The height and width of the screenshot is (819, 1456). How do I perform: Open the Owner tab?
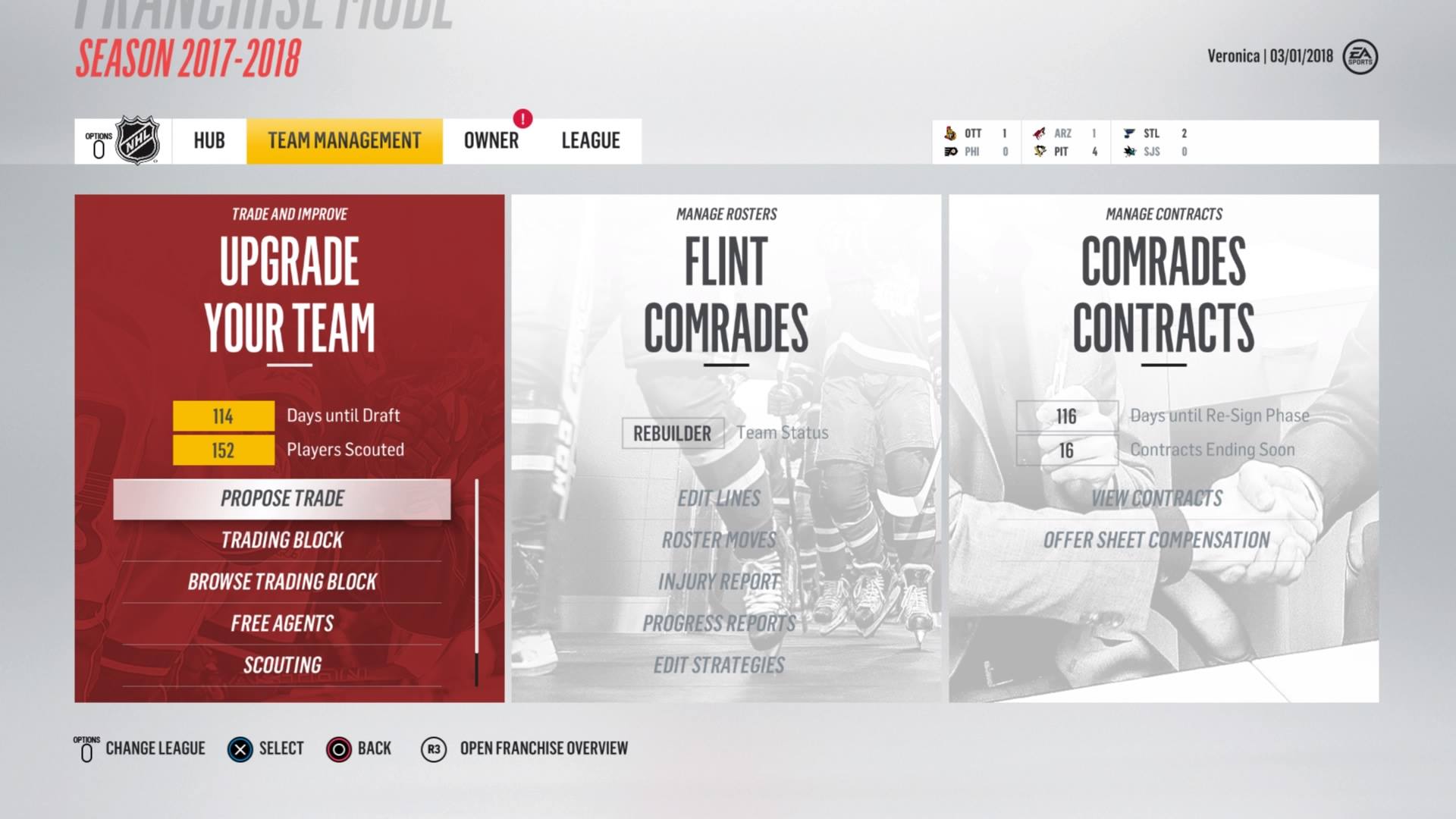tap(491, 141)
